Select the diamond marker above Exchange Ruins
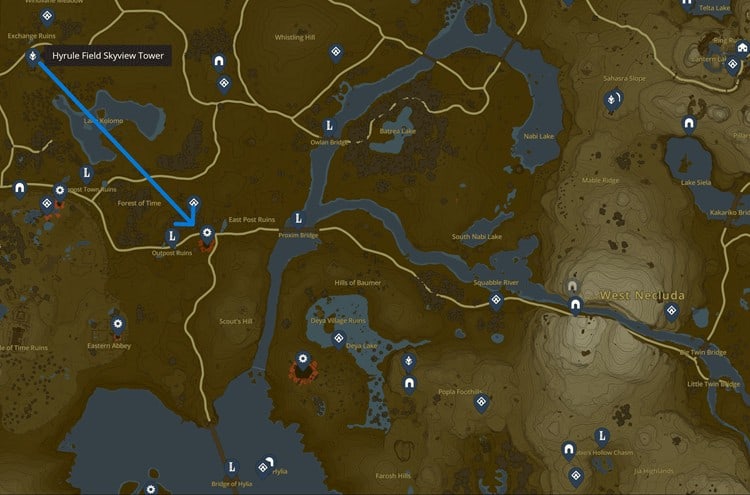750x495 pixels. pyautogui.click(x=45, y=14)
